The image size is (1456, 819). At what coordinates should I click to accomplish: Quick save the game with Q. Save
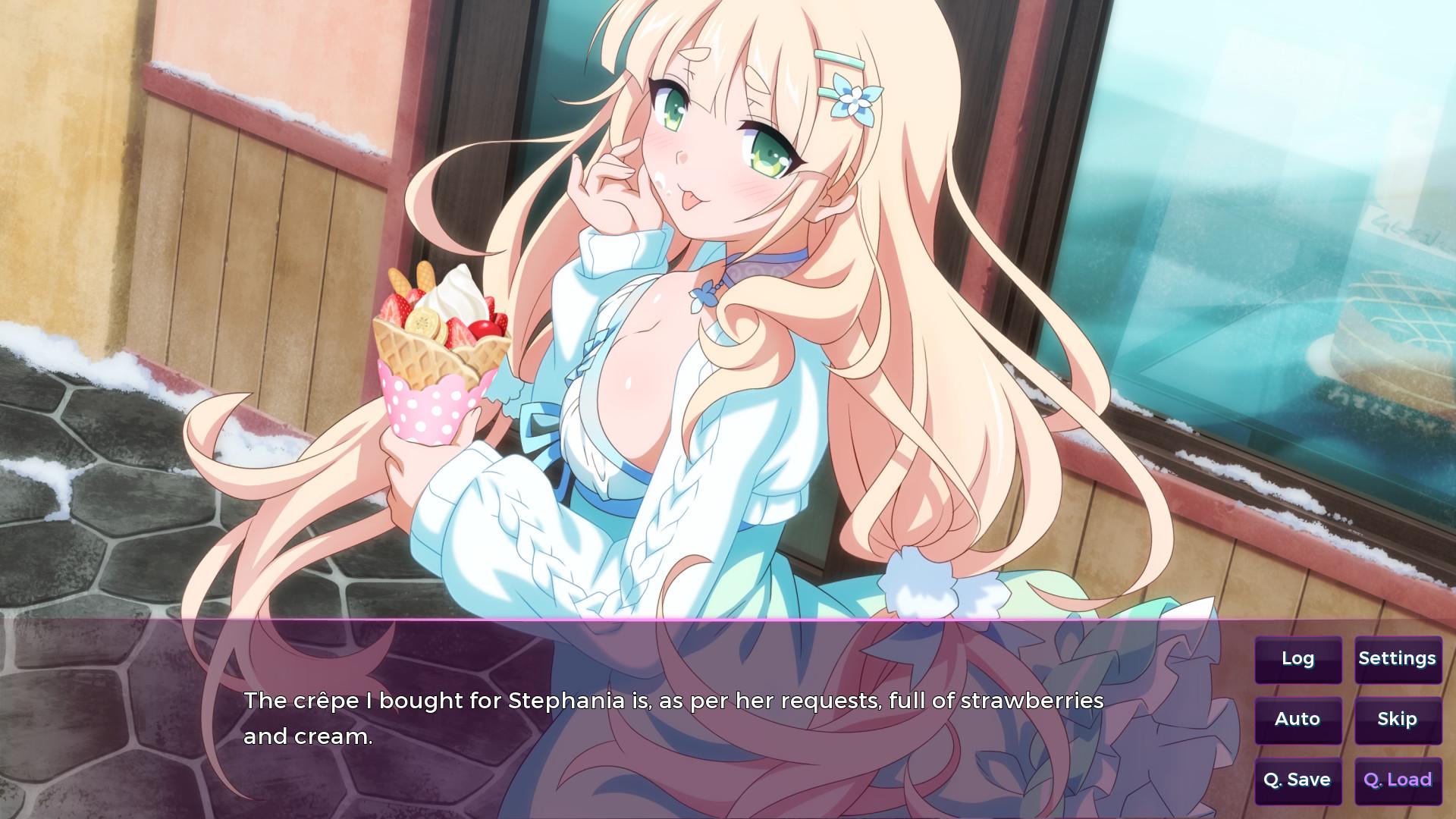(x=1298, y=780)
